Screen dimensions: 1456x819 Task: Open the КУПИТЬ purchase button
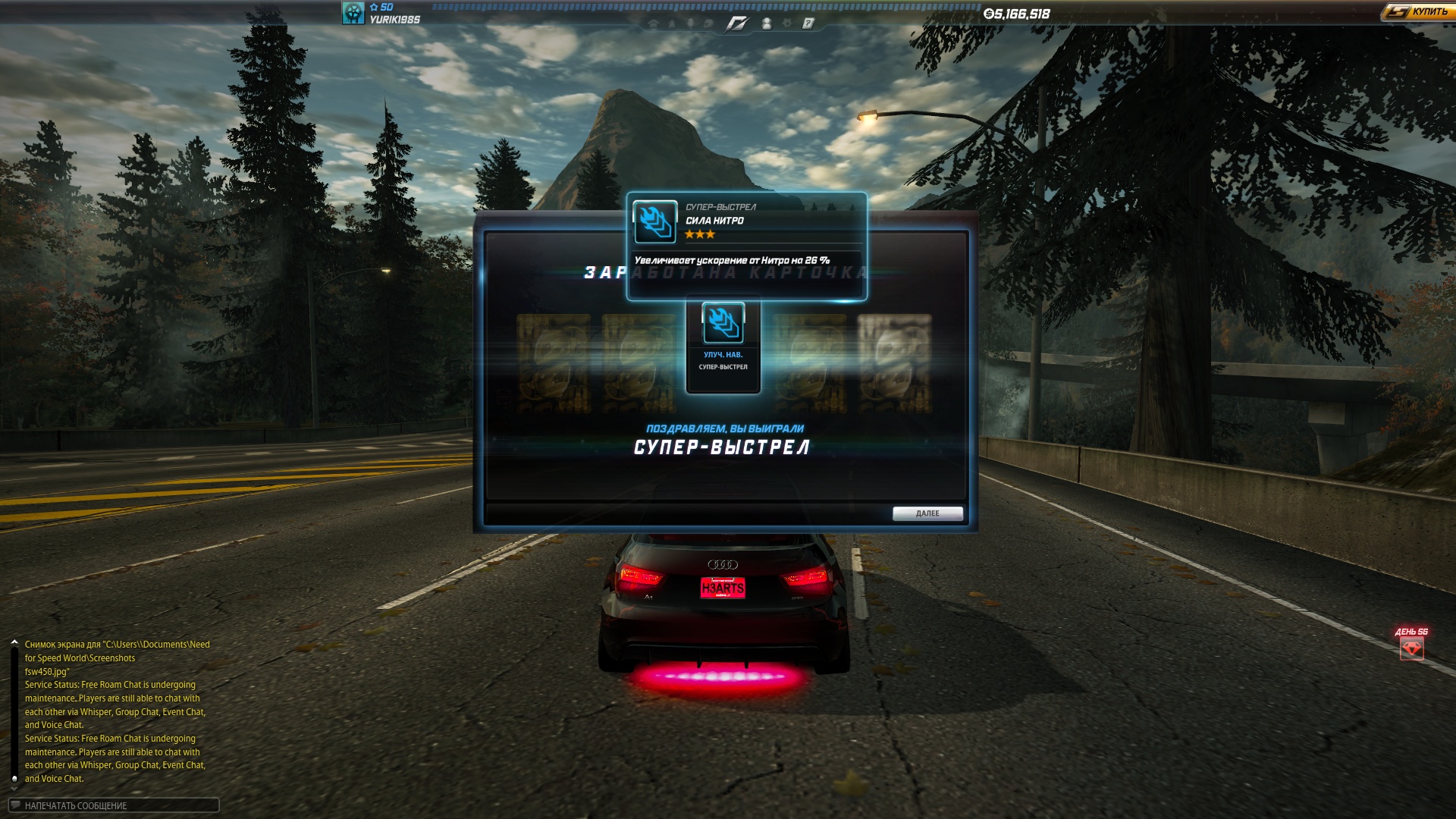1417,11
